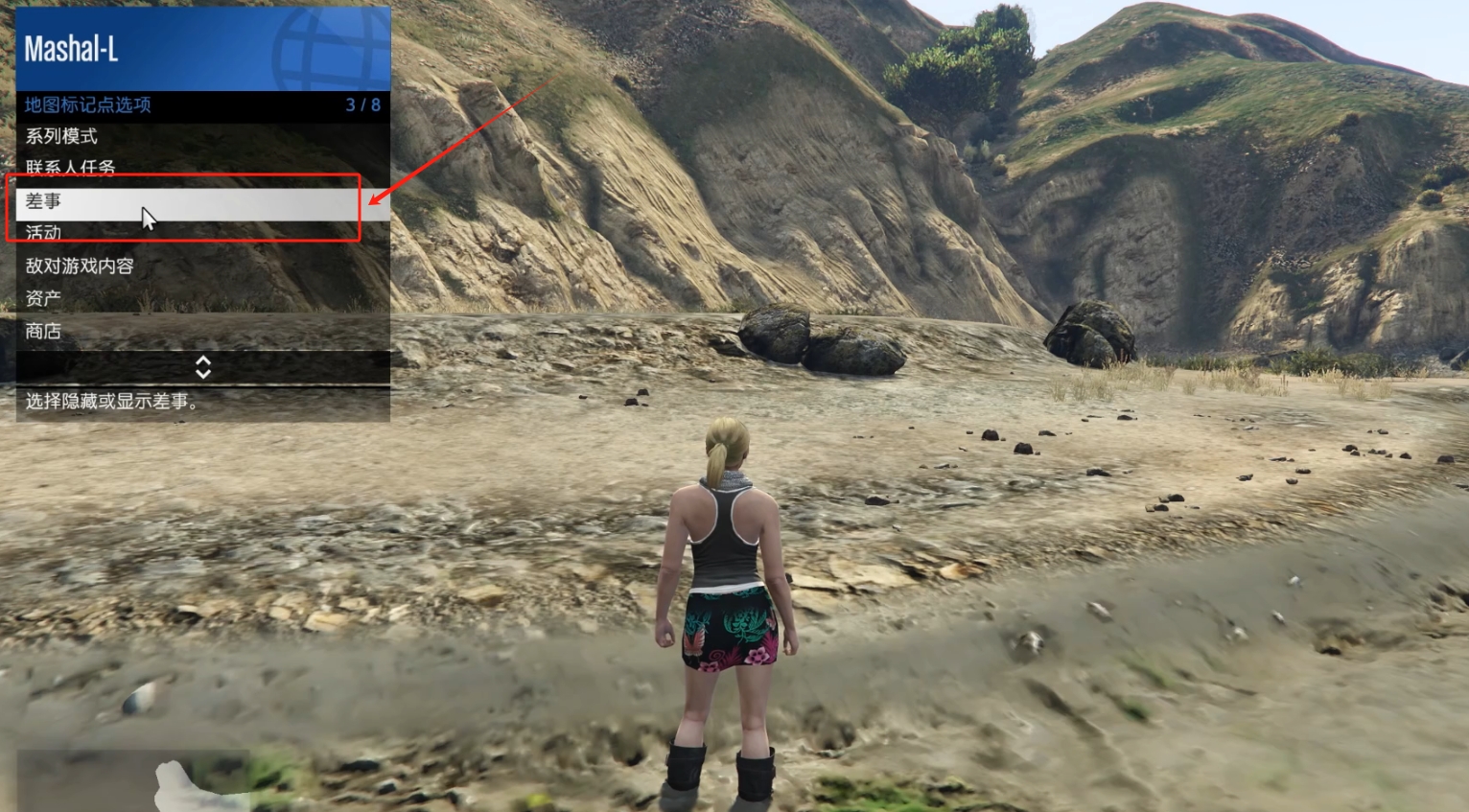The height and width of the screenshot is (812, 1469).
Task: Click the up scroll chevron below 商店
Action: coord(202,362)
